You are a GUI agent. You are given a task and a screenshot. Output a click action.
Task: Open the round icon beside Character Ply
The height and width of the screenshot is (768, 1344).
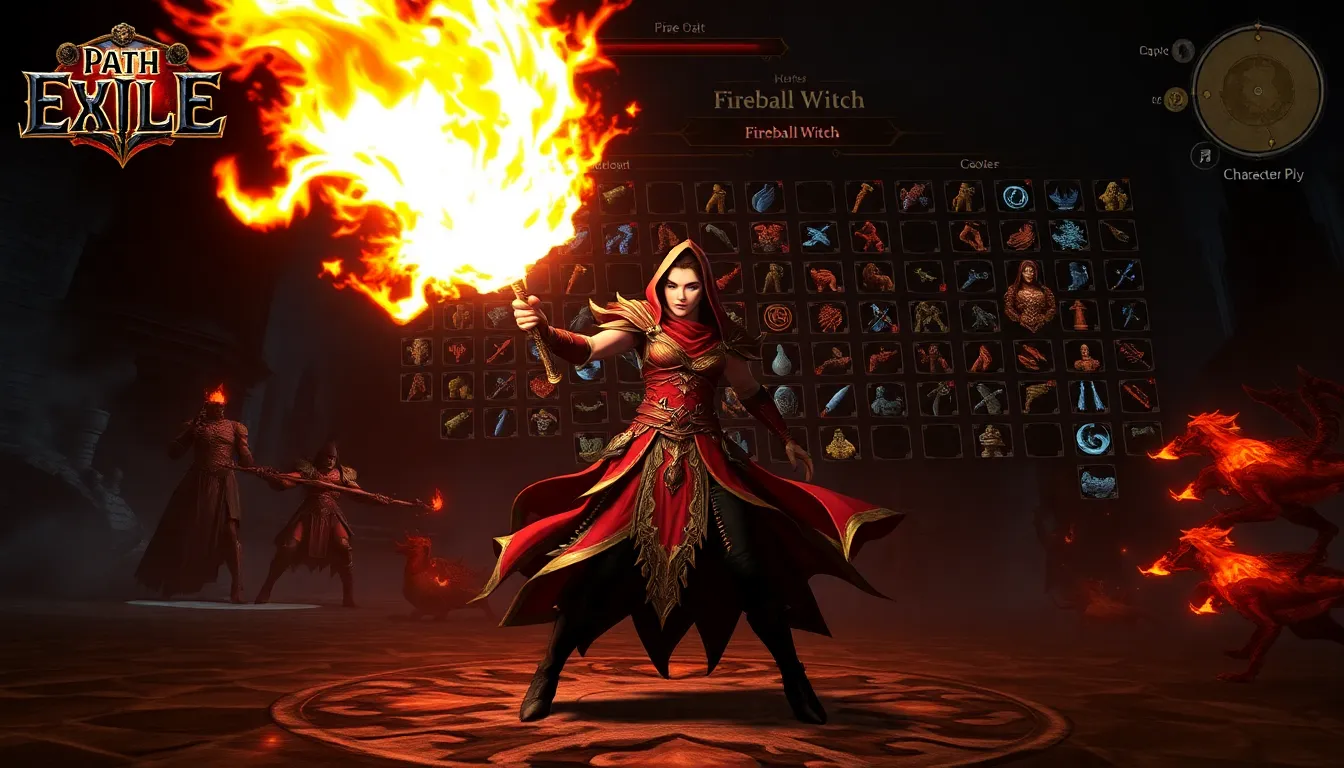coord(1205,155)
